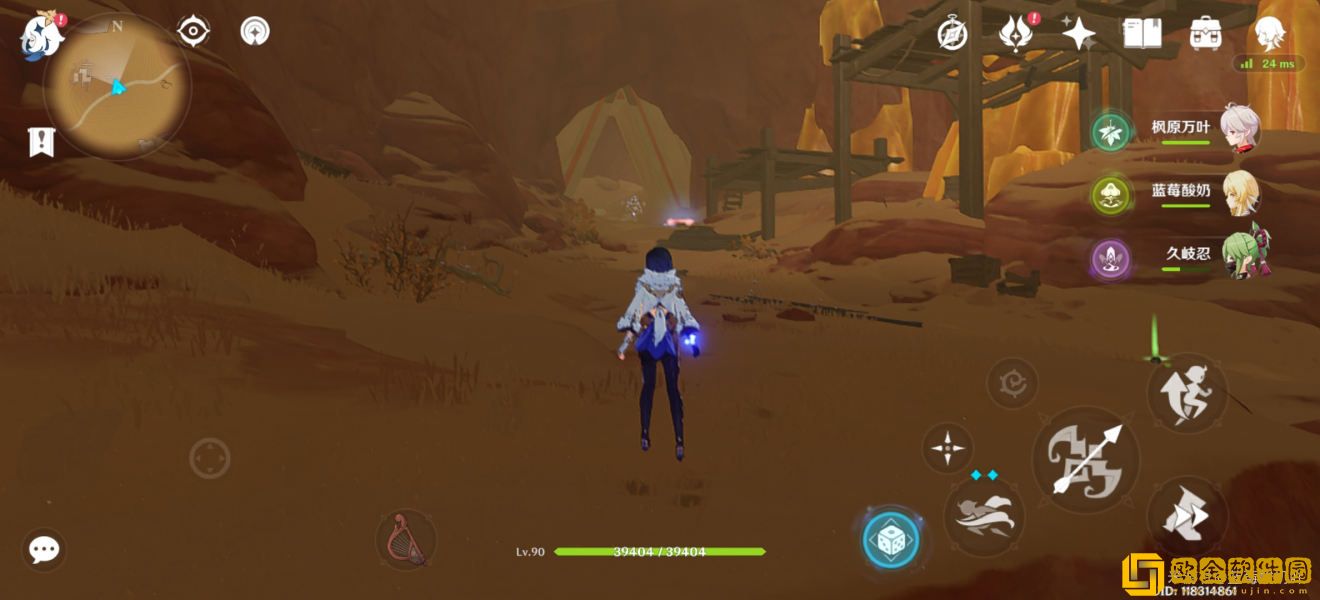Use the elemental skill with two charges
1320x600 pixels.
tap(984, 516)
